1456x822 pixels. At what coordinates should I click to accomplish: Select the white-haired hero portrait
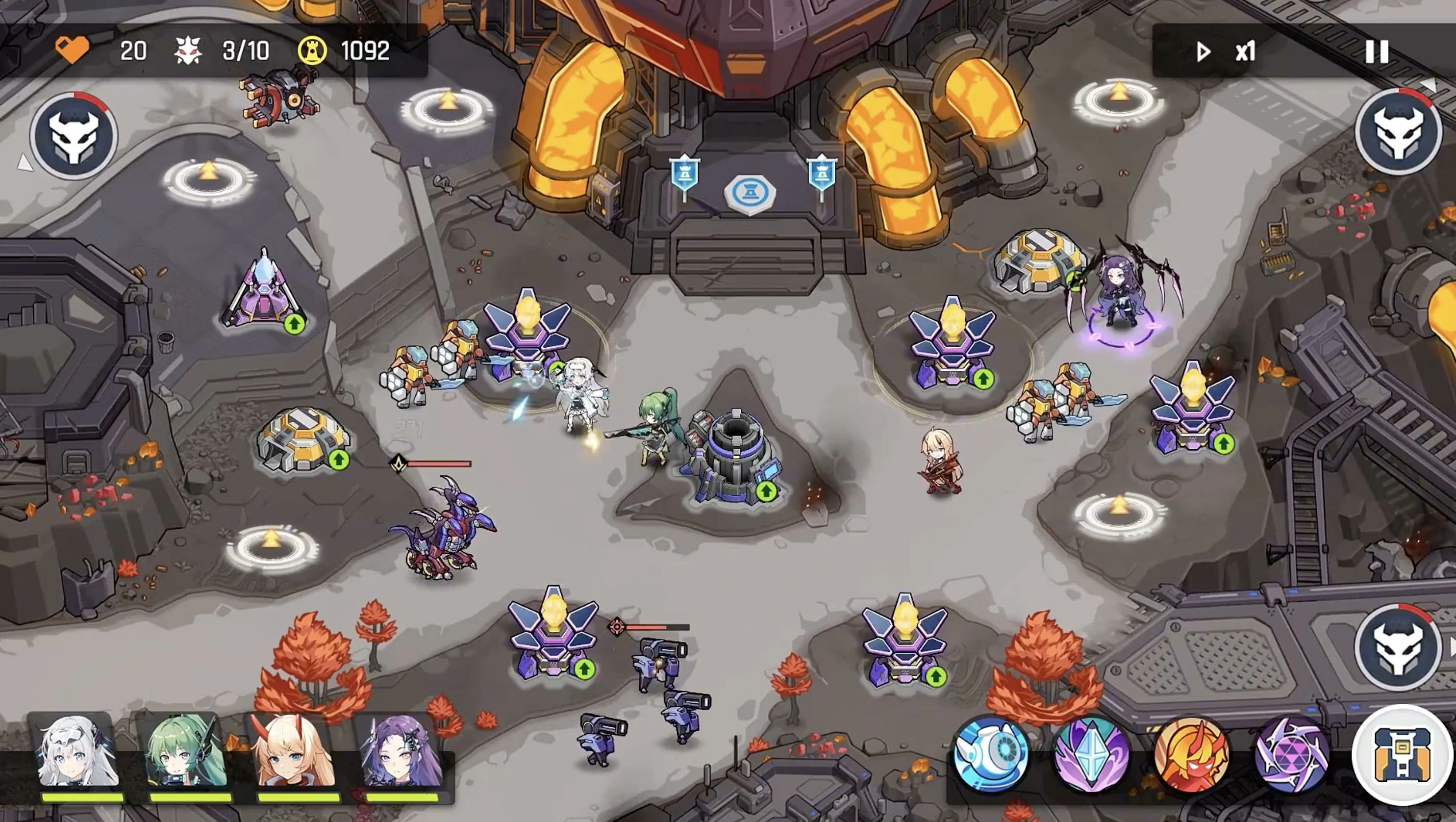(x=77, y=753)
